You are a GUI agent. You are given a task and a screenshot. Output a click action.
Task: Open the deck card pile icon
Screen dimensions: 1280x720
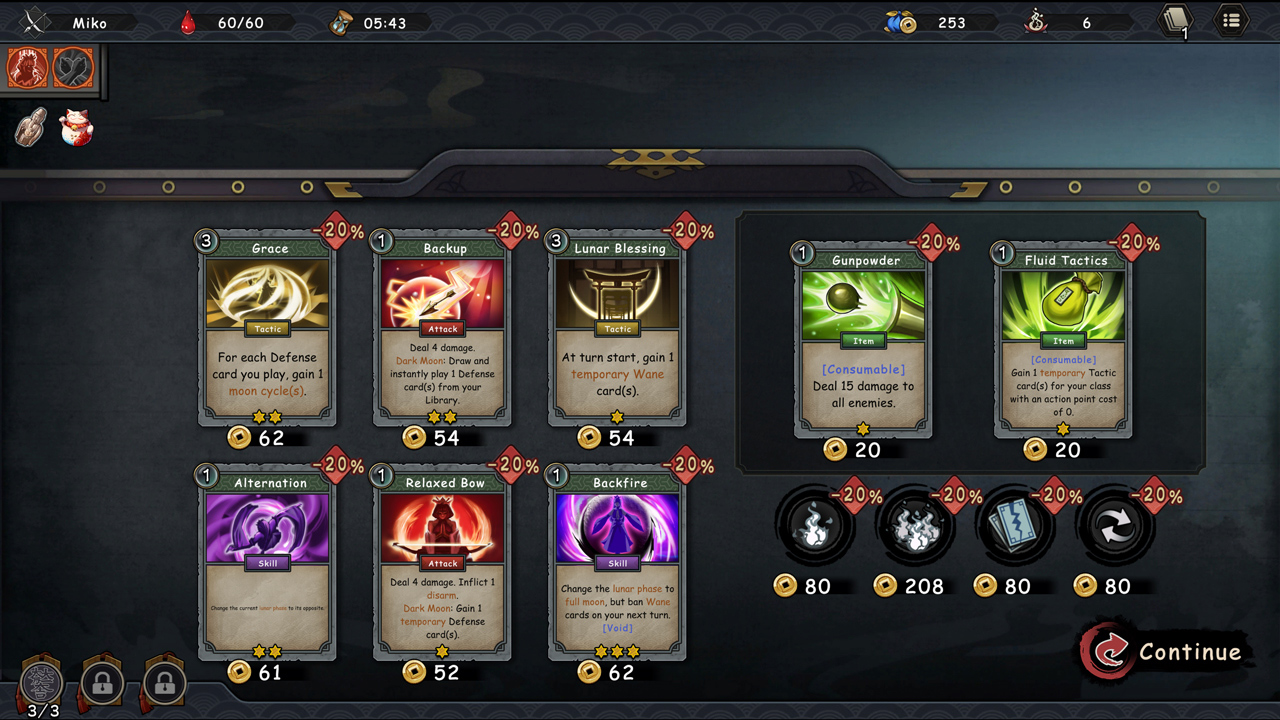click(x=1175, y=21)
